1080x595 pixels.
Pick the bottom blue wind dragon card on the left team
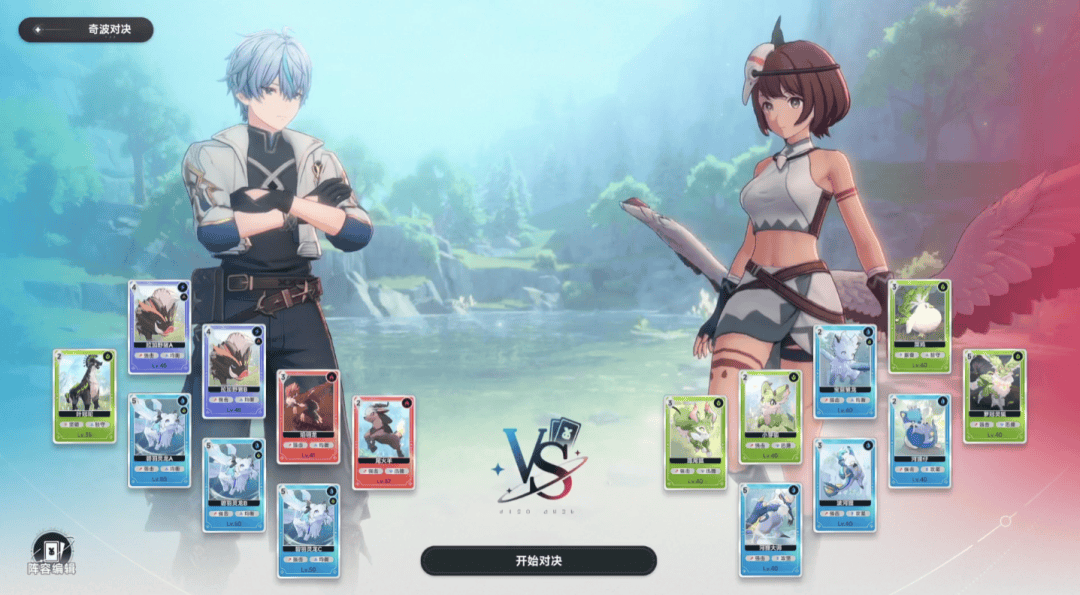click(308, 530)
